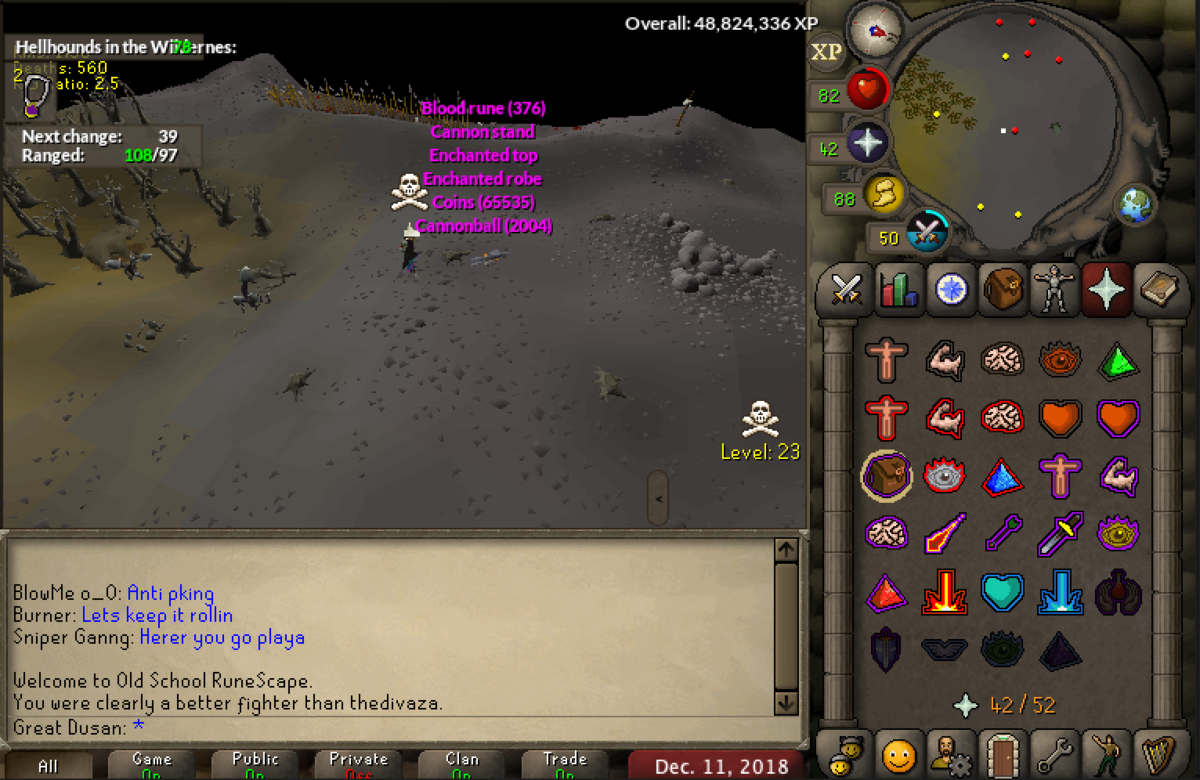Viewport: 1200px width, 780px height.
Task: Open the logout door tab
Action: 1001,754
